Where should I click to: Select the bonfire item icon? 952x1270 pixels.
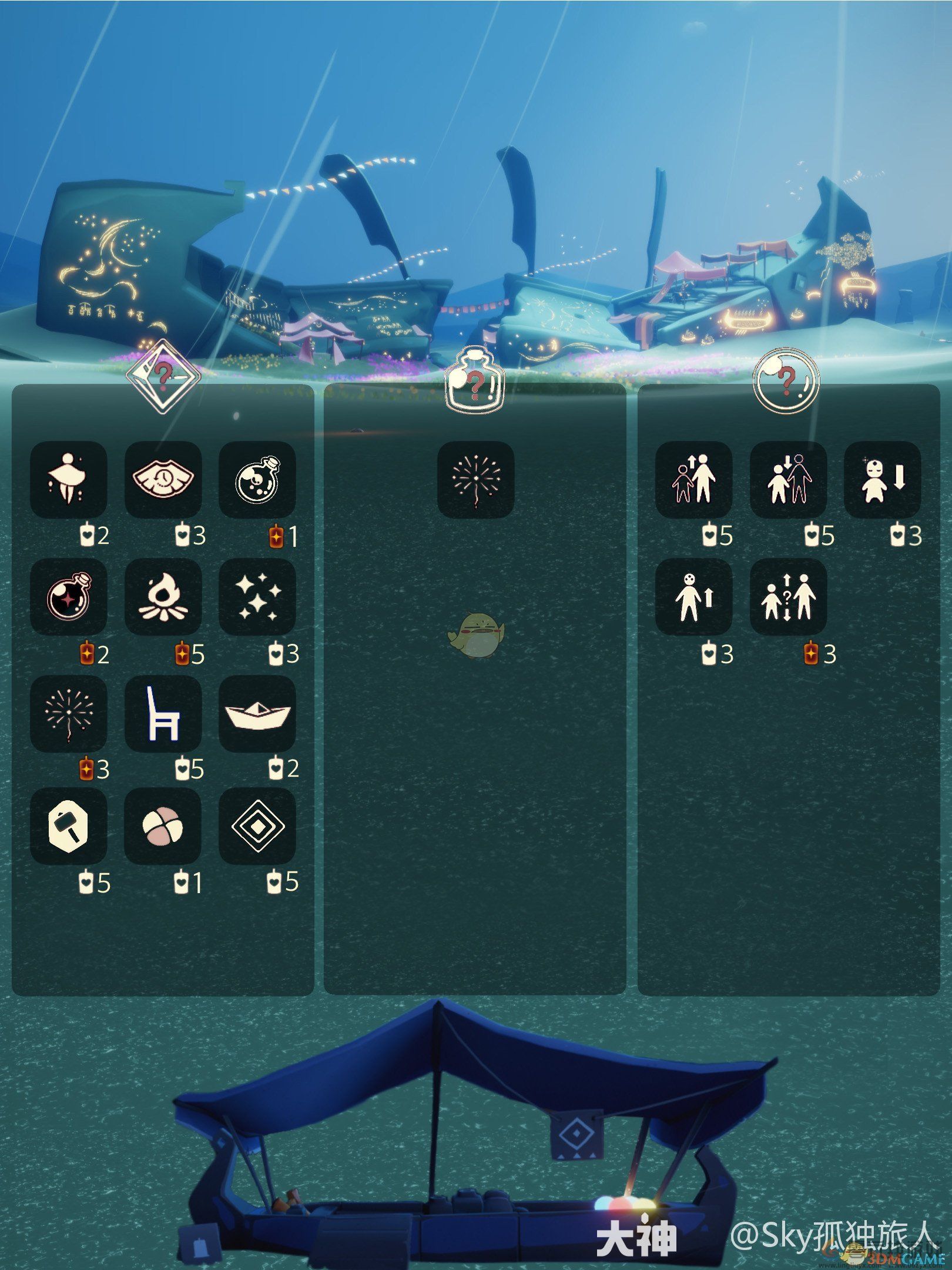[163, 596]
